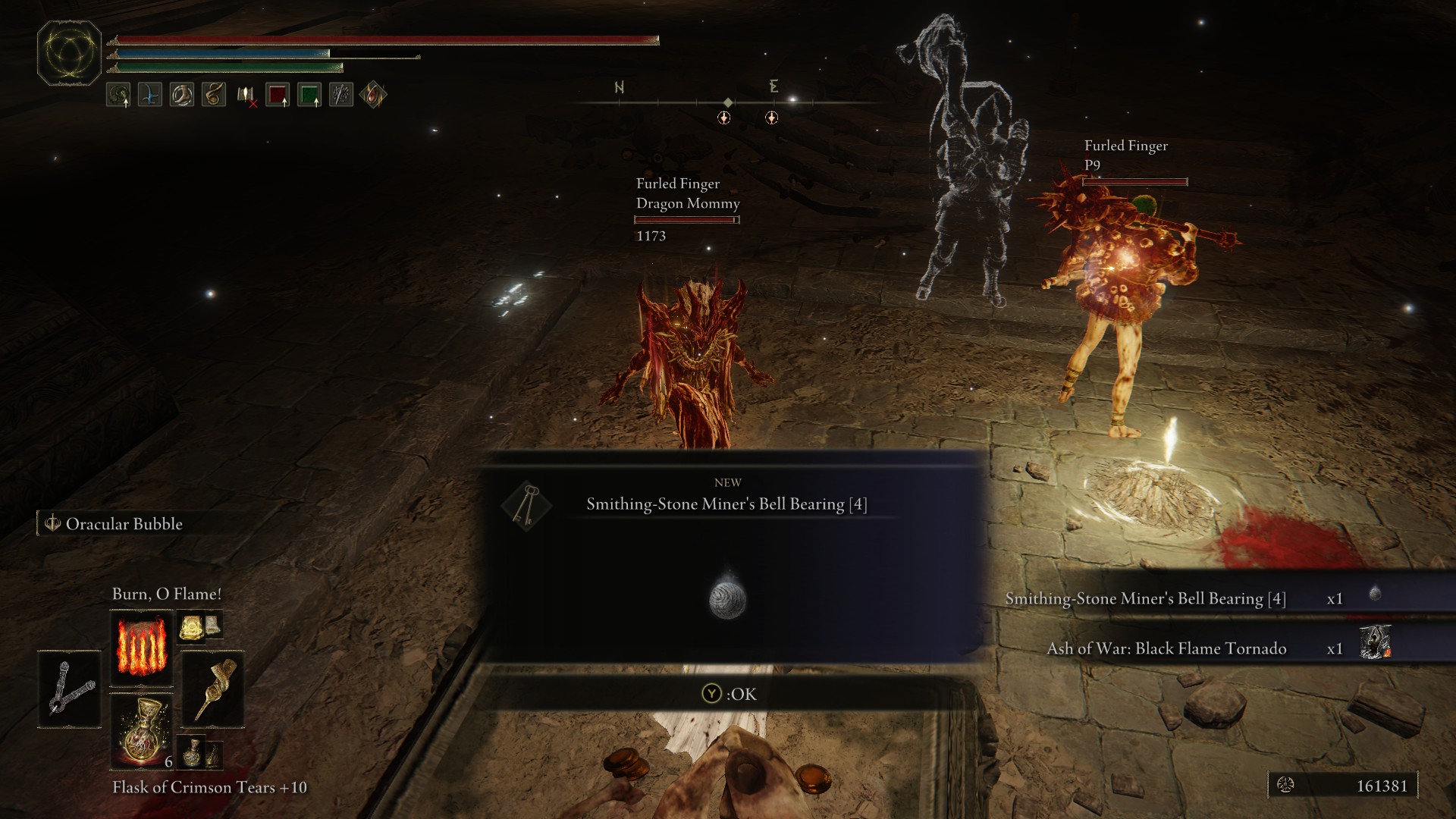Click the green square status effect icon
The width and height of the screenshot is (1456, 819).
click(309, 96)
